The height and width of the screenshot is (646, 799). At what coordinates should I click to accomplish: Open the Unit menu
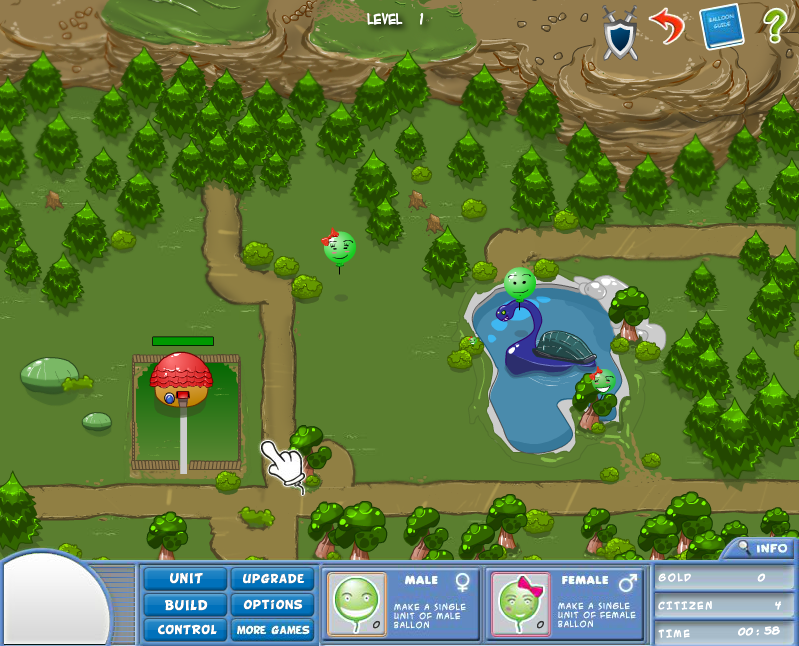(186, 579)
